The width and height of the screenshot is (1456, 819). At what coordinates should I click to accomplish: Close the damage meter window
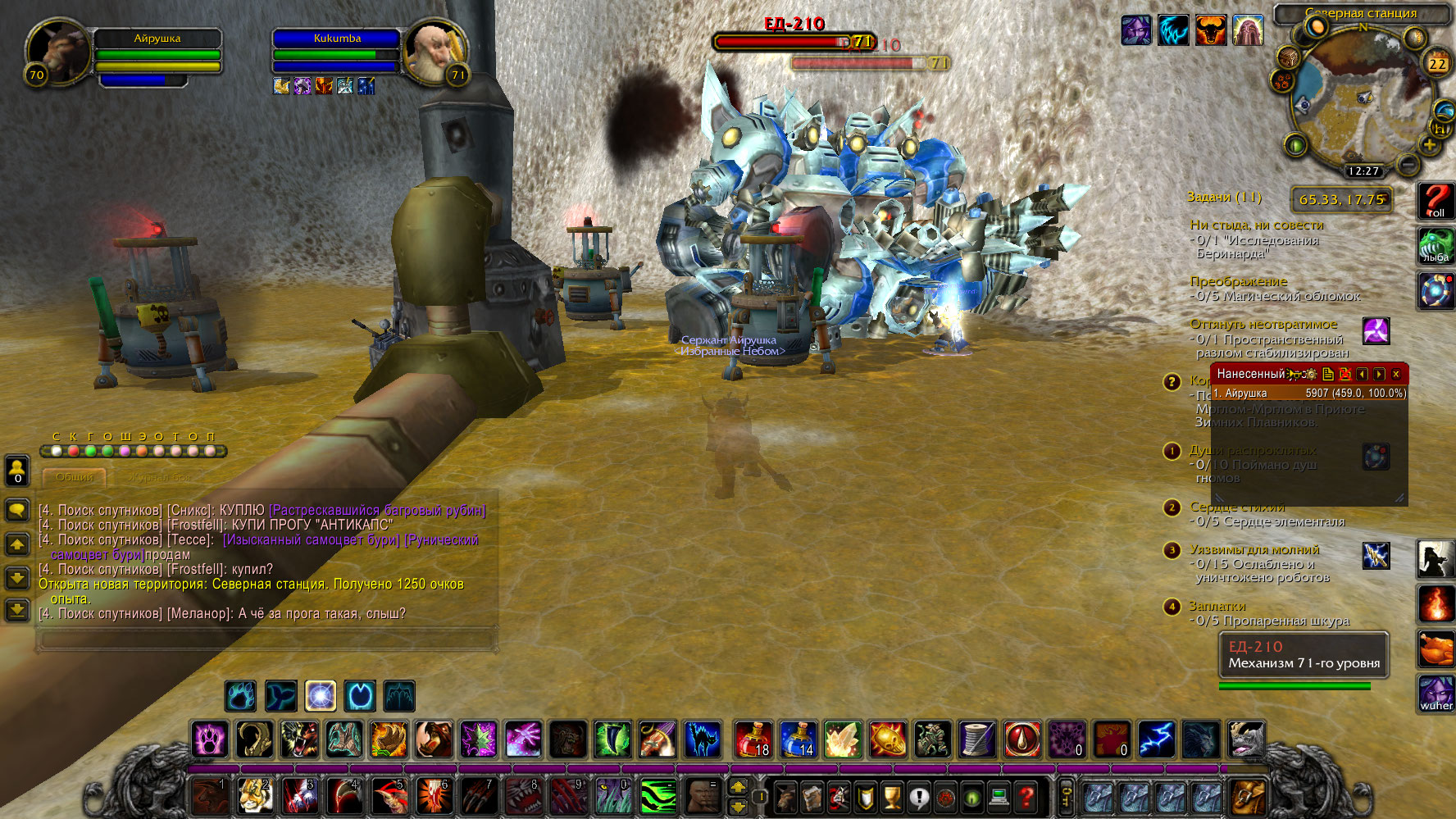click(x=1396, y=374)
